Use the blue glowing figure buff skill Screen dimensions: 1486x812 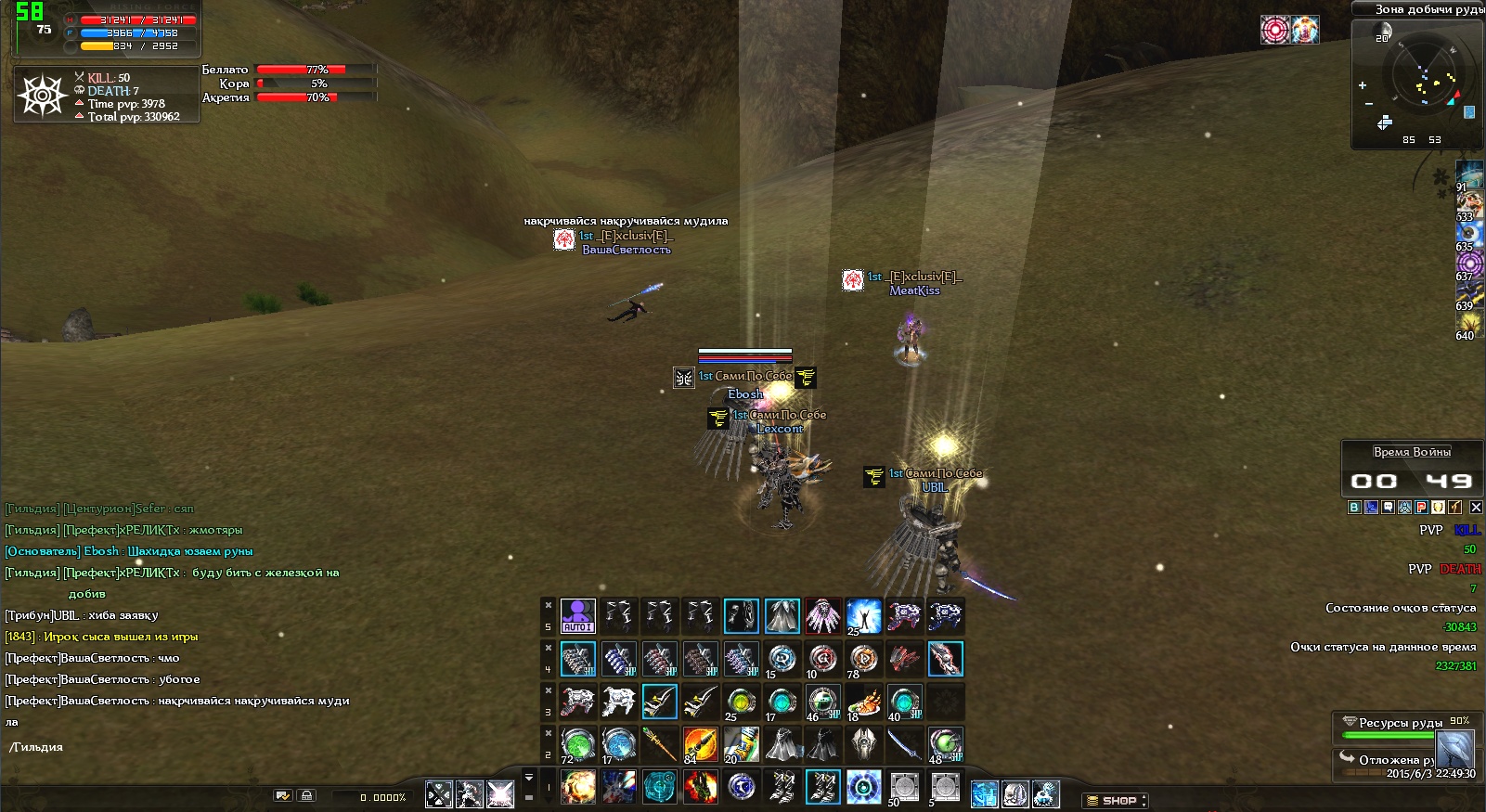coord(863,615)
